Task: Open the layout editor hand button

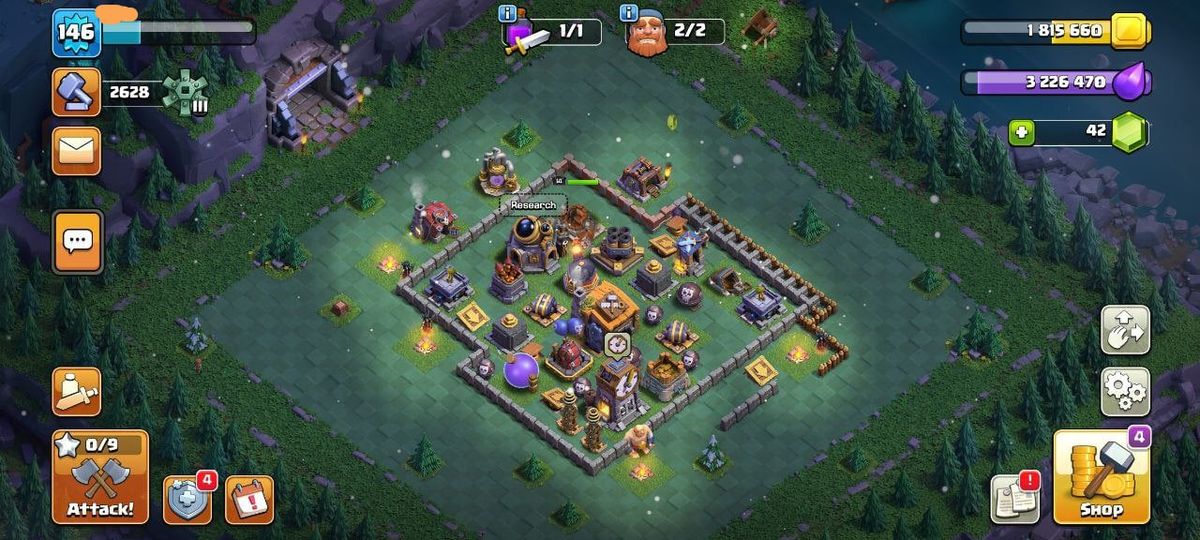Action: (x=1125, y=329)
